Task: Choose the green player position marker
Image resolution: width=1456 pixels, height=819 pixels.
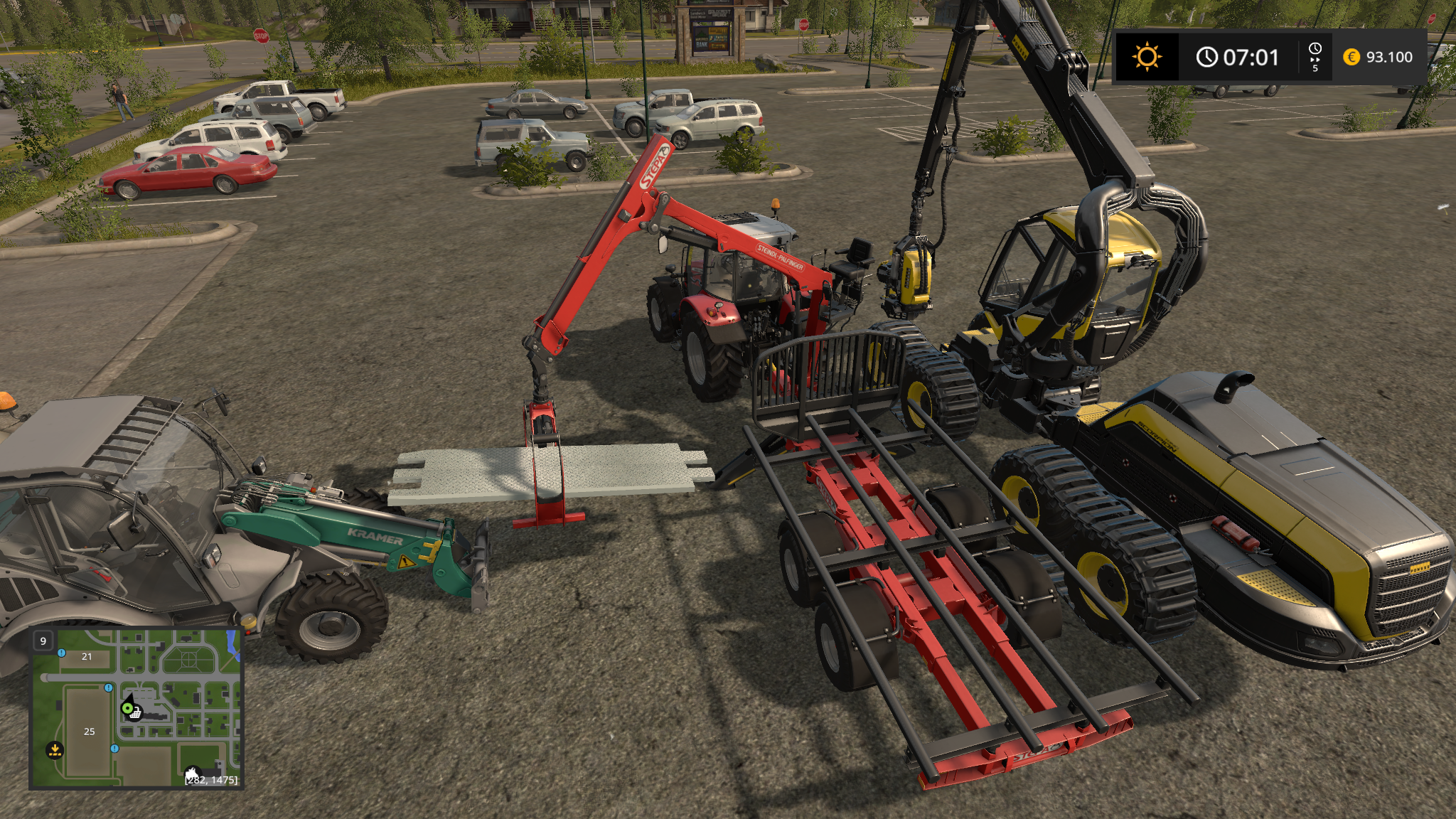Action: pos(127,707)
